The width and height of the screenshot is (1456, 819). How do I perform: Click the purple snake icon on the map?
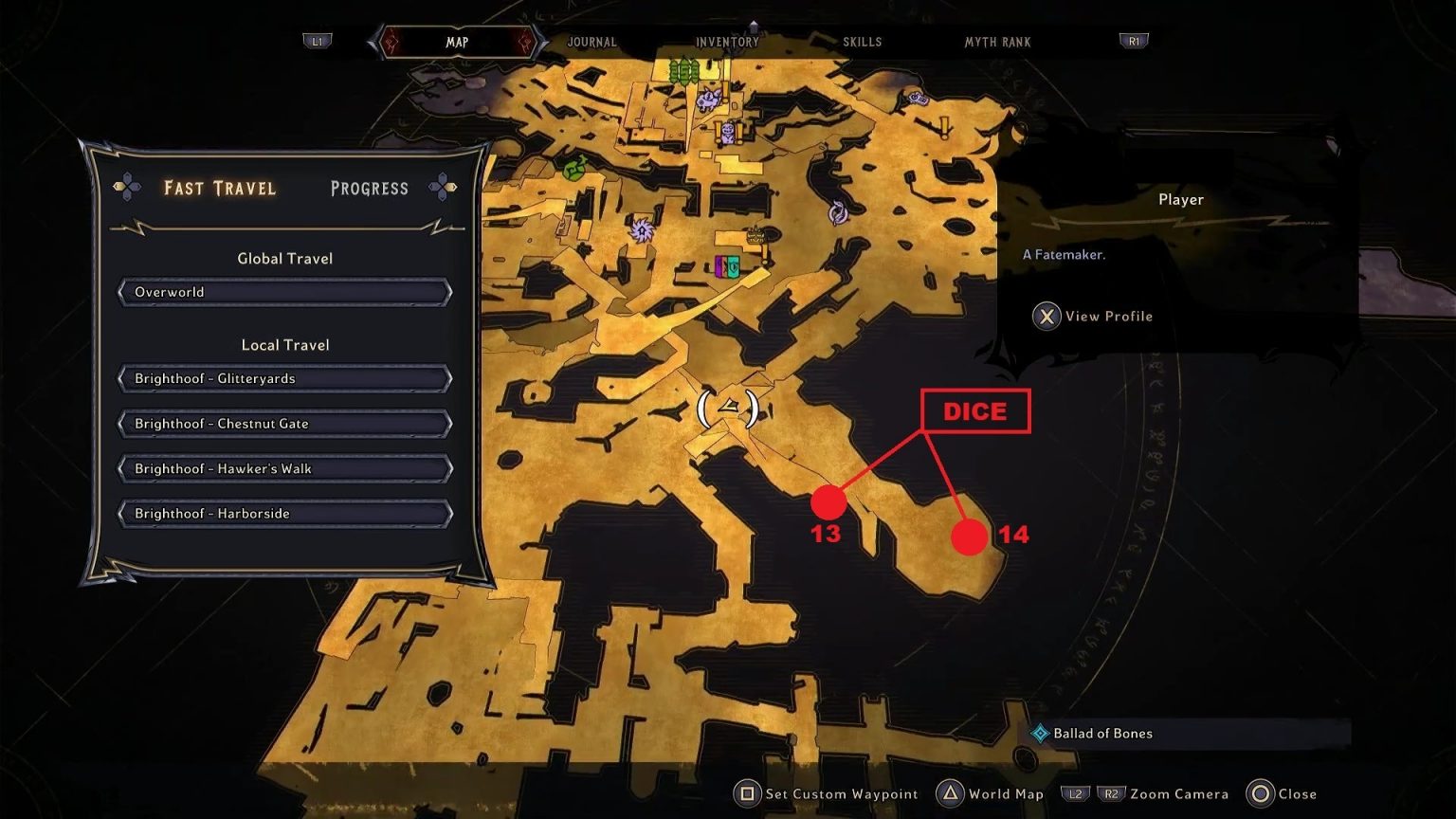[838, 211]
